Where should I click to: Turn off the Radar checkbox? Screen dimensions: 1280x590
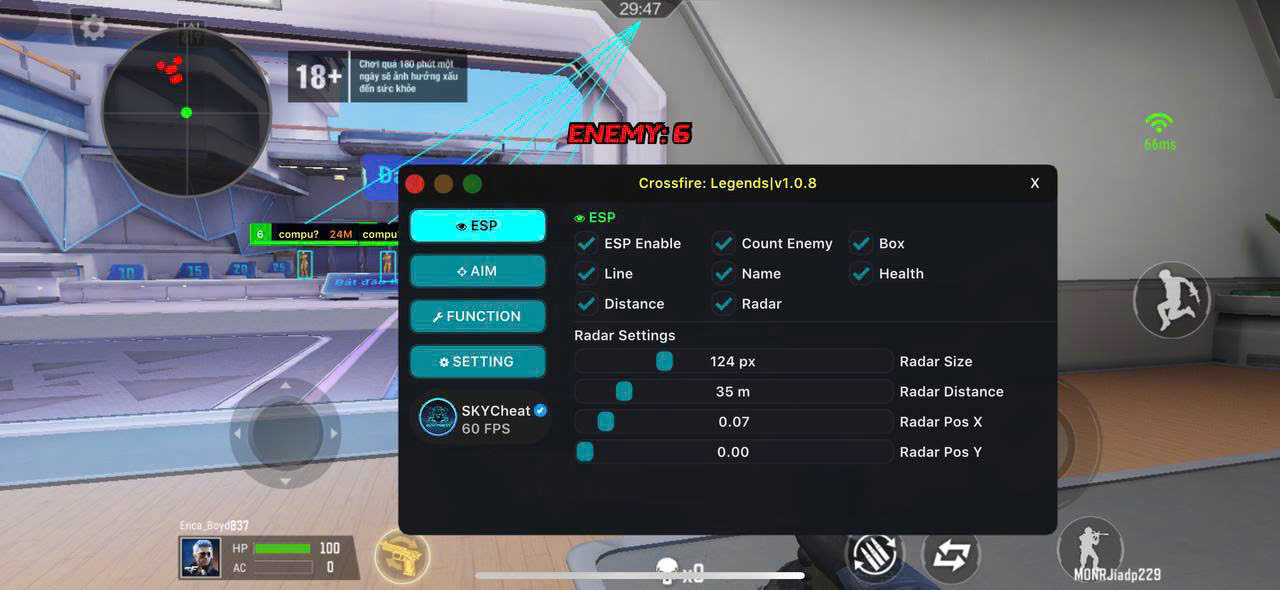point(724,303)
